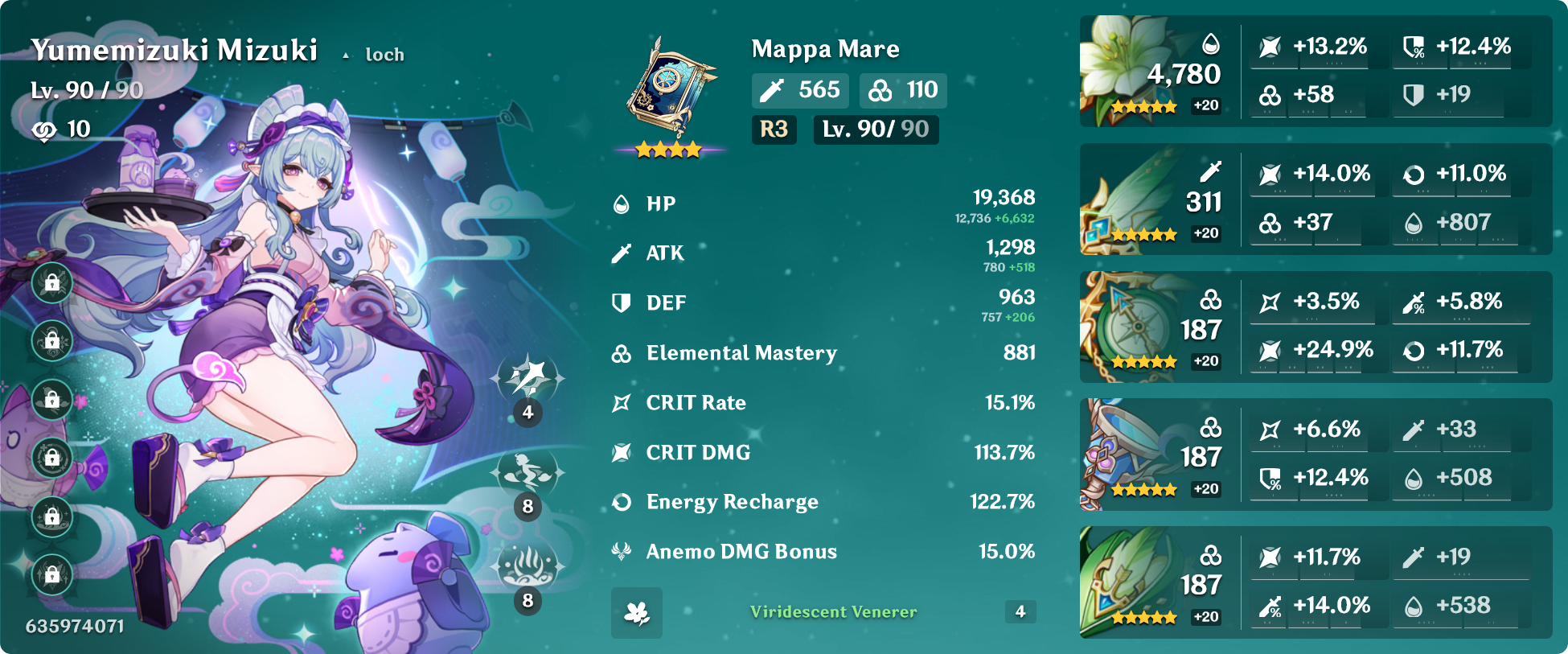Choose the compass sands artifact
Viewport: 1568px width, 654px height.
coord(1126,327)
